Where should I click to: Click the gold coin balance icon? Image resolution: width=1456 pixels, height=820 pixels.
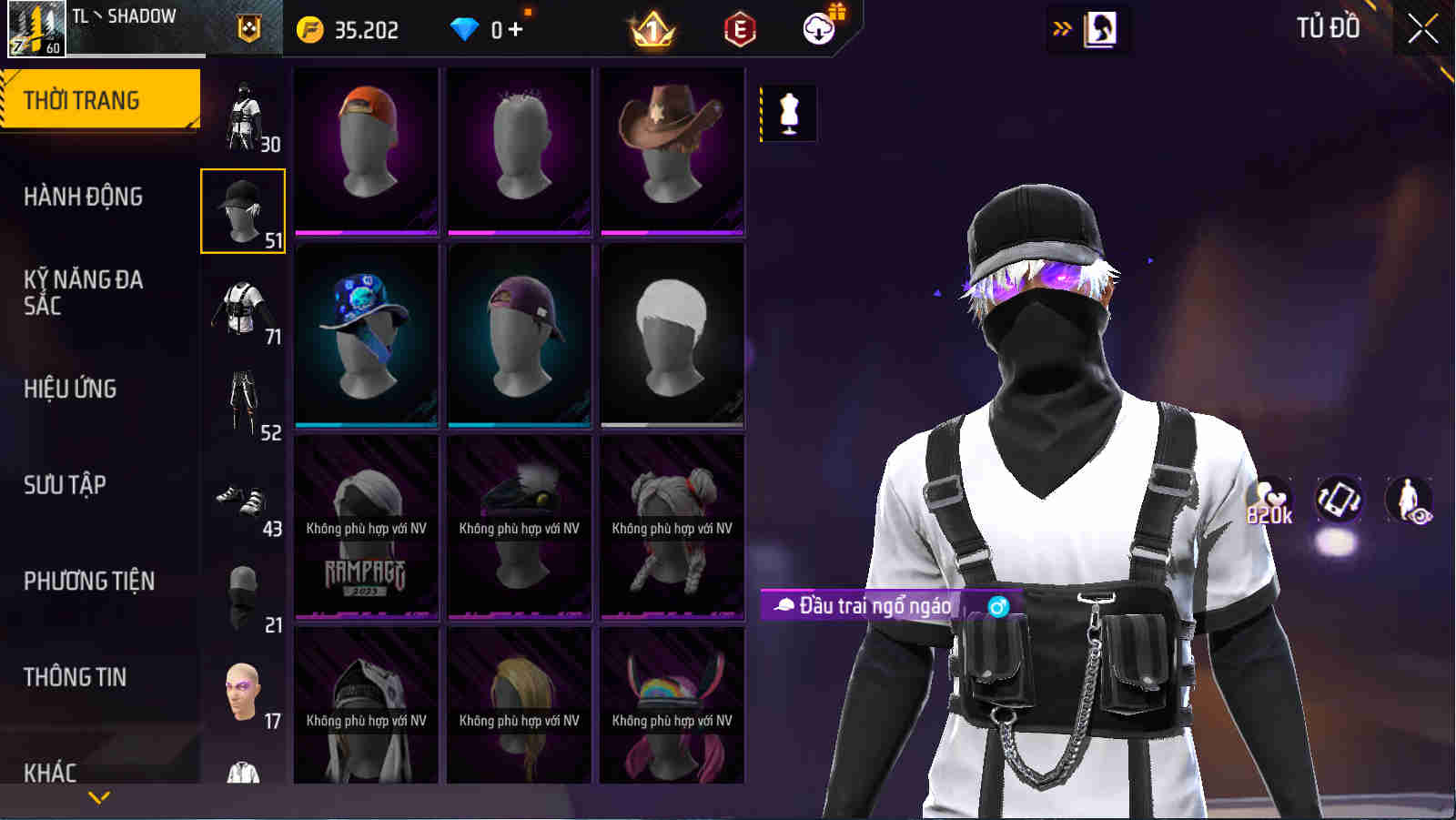pyautogui.click(x=309, y=27)
